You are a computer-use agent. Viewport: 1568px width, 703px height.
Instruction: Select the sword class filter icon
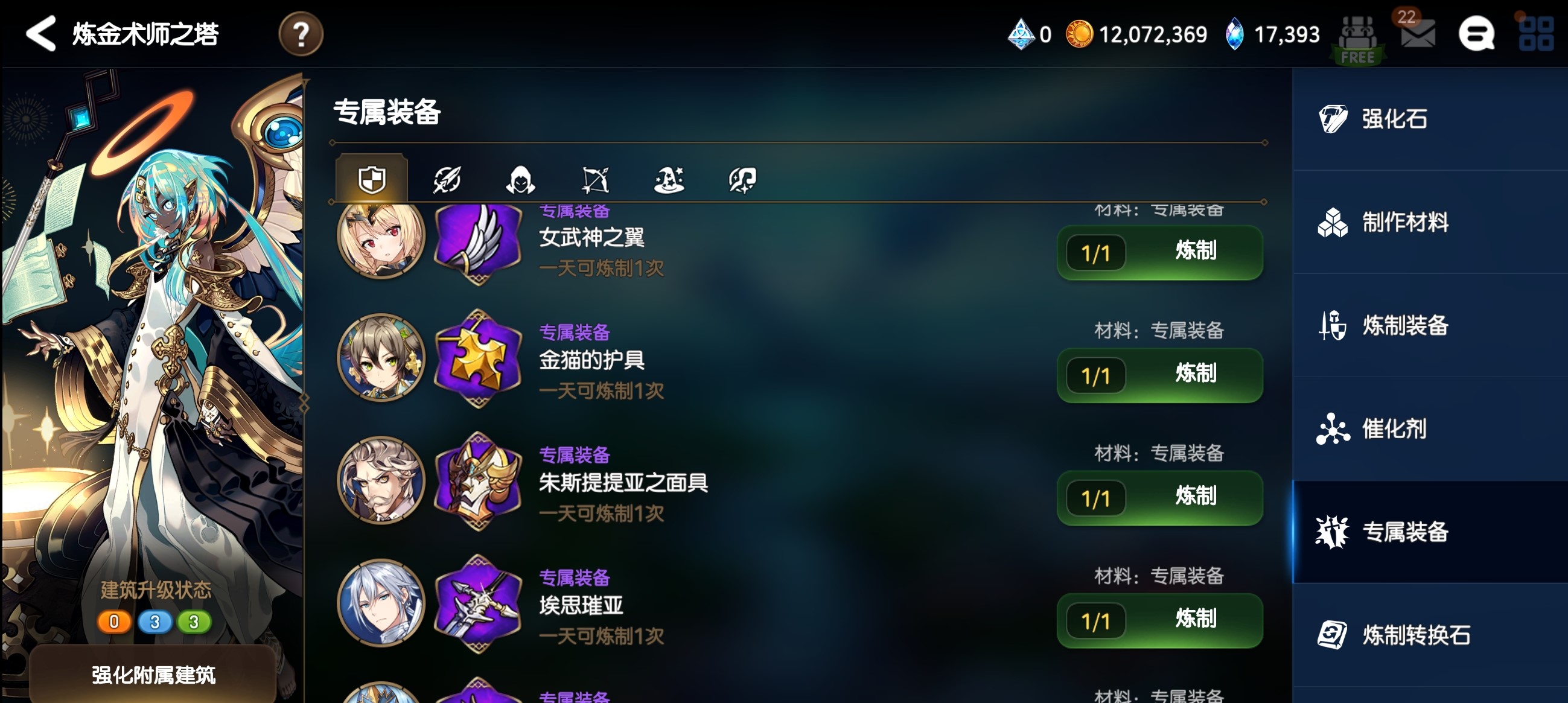[446, 179]
